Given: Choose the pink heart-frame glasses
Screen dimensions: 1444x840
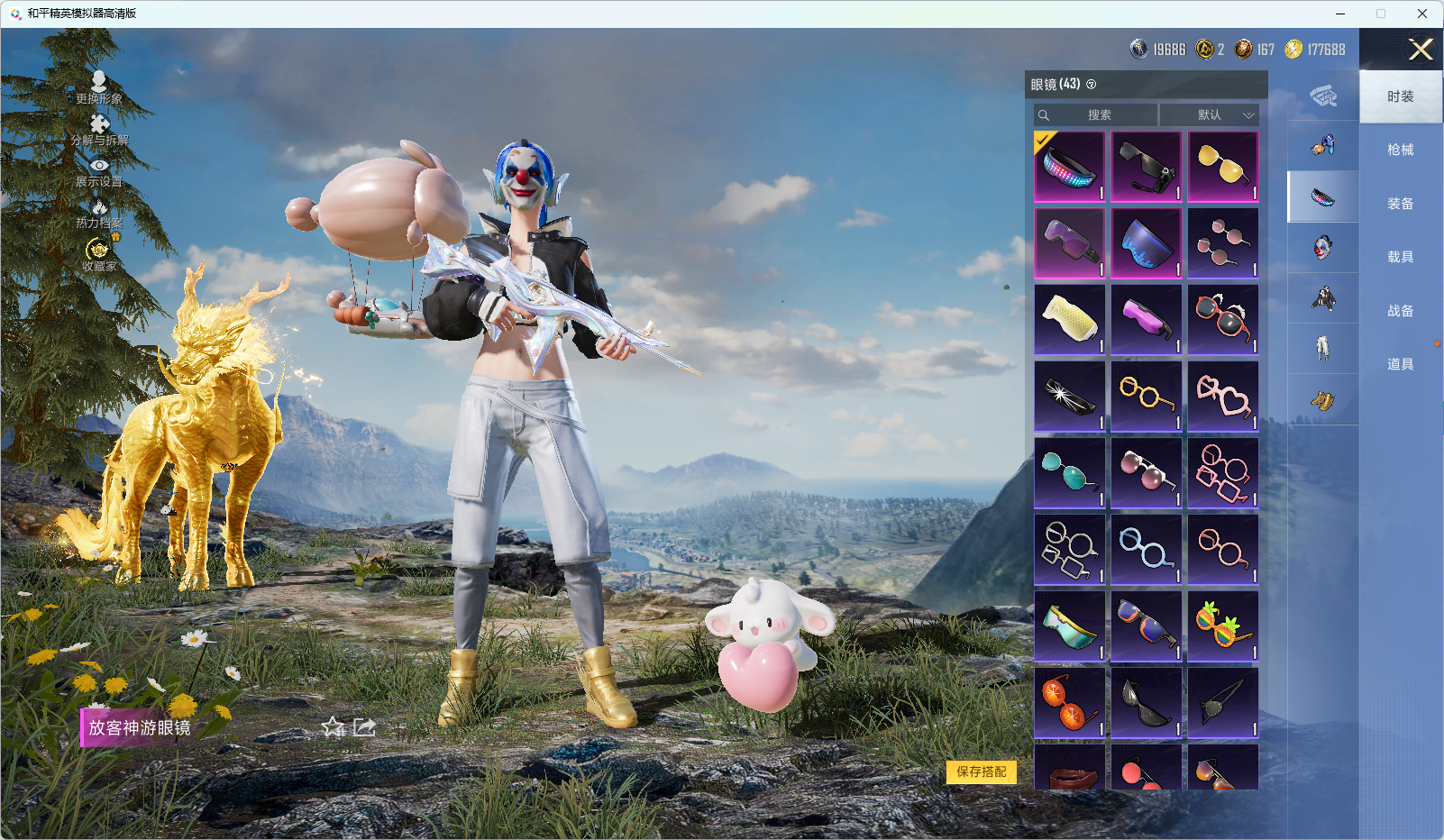Looking at the screenshot, I should pos(1223,396).
